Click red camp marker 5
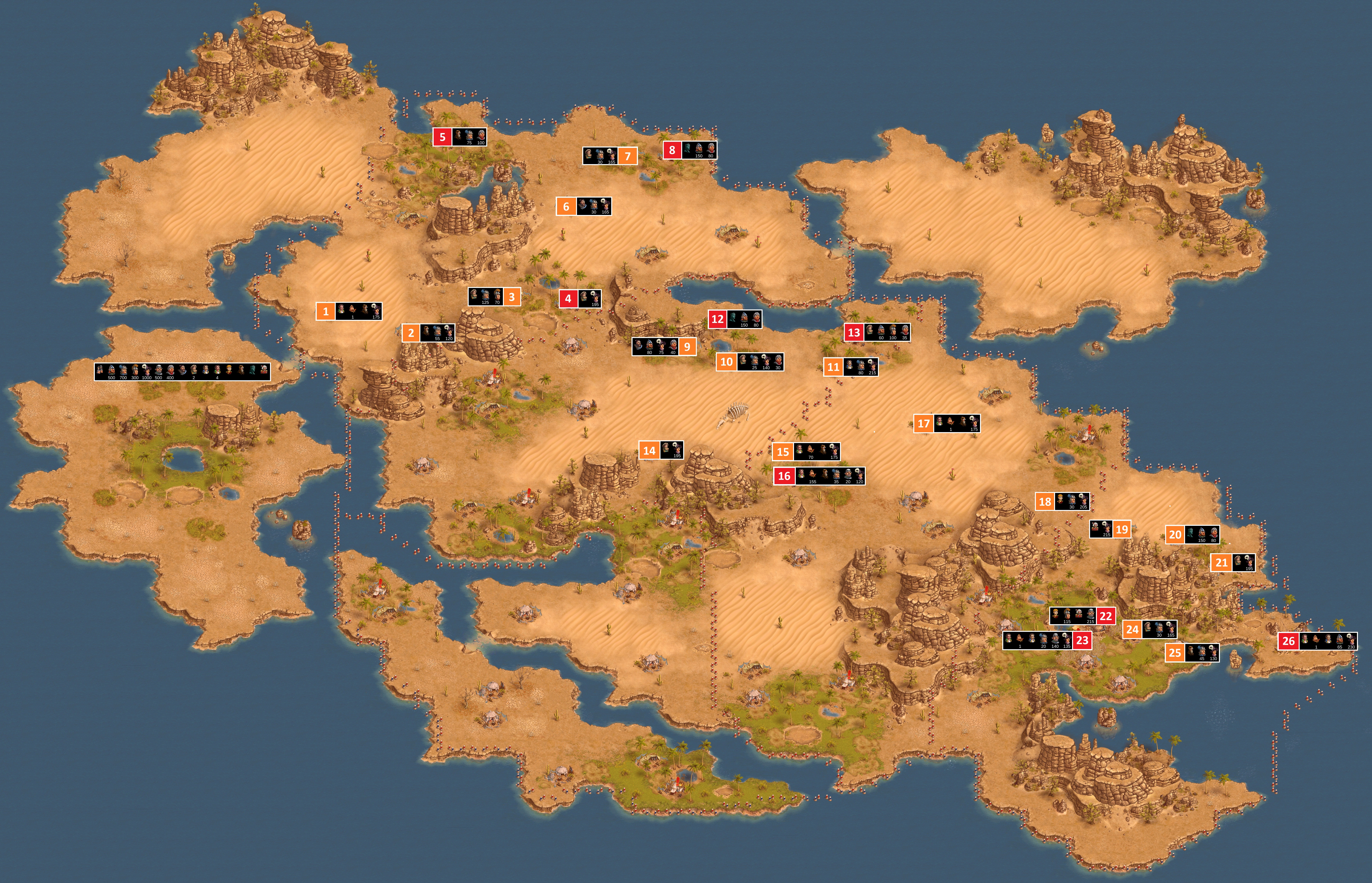Screen dimensions: 1372x883 [442, 137]
